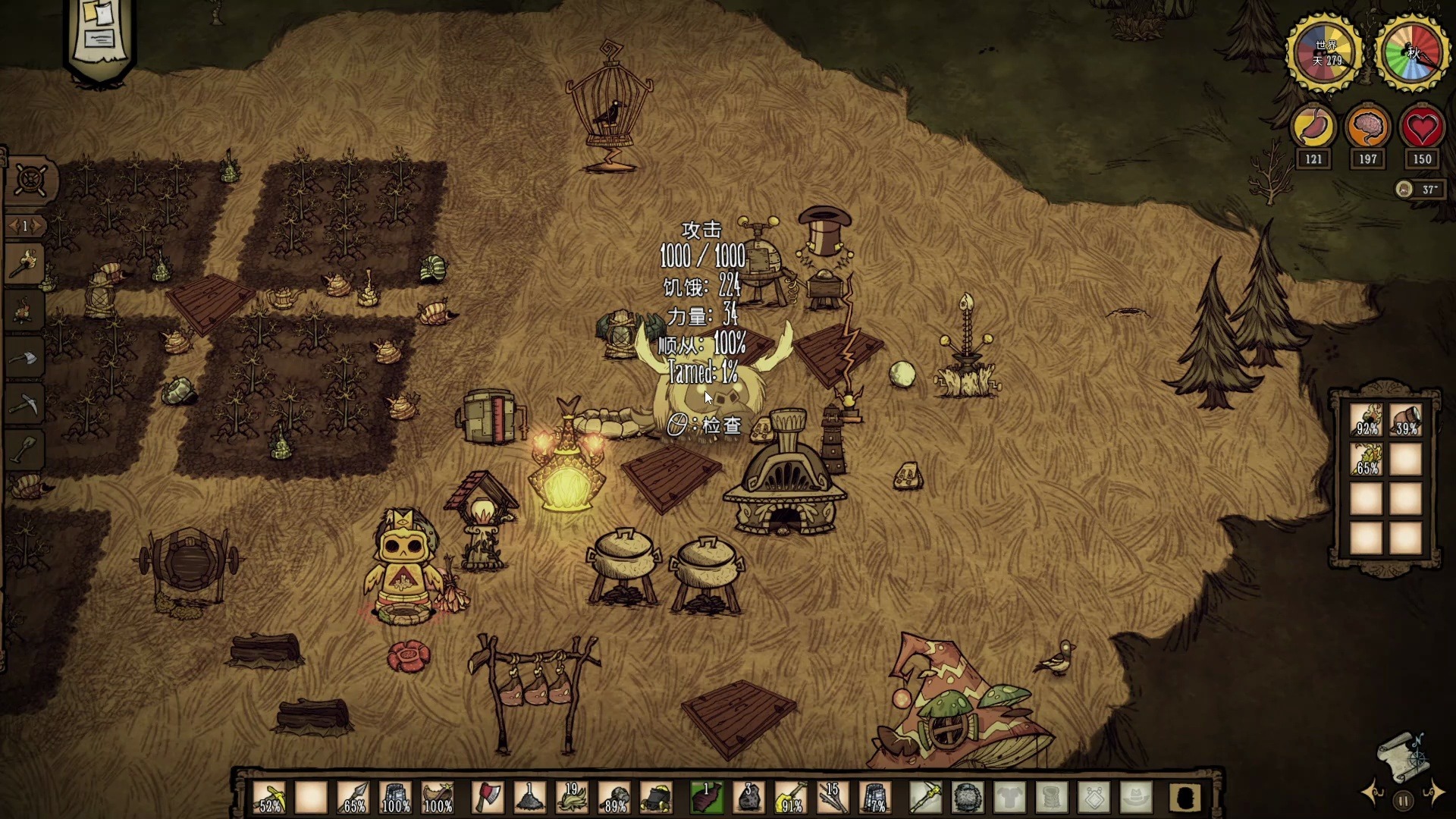Craft the torch from pinned recipes

tap(24, 265)
